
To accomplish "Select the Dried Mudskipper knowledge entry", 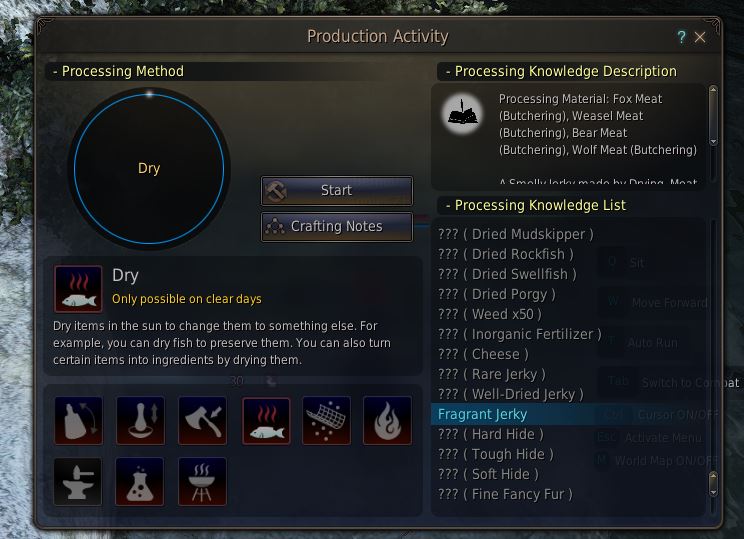I will 516,234.
